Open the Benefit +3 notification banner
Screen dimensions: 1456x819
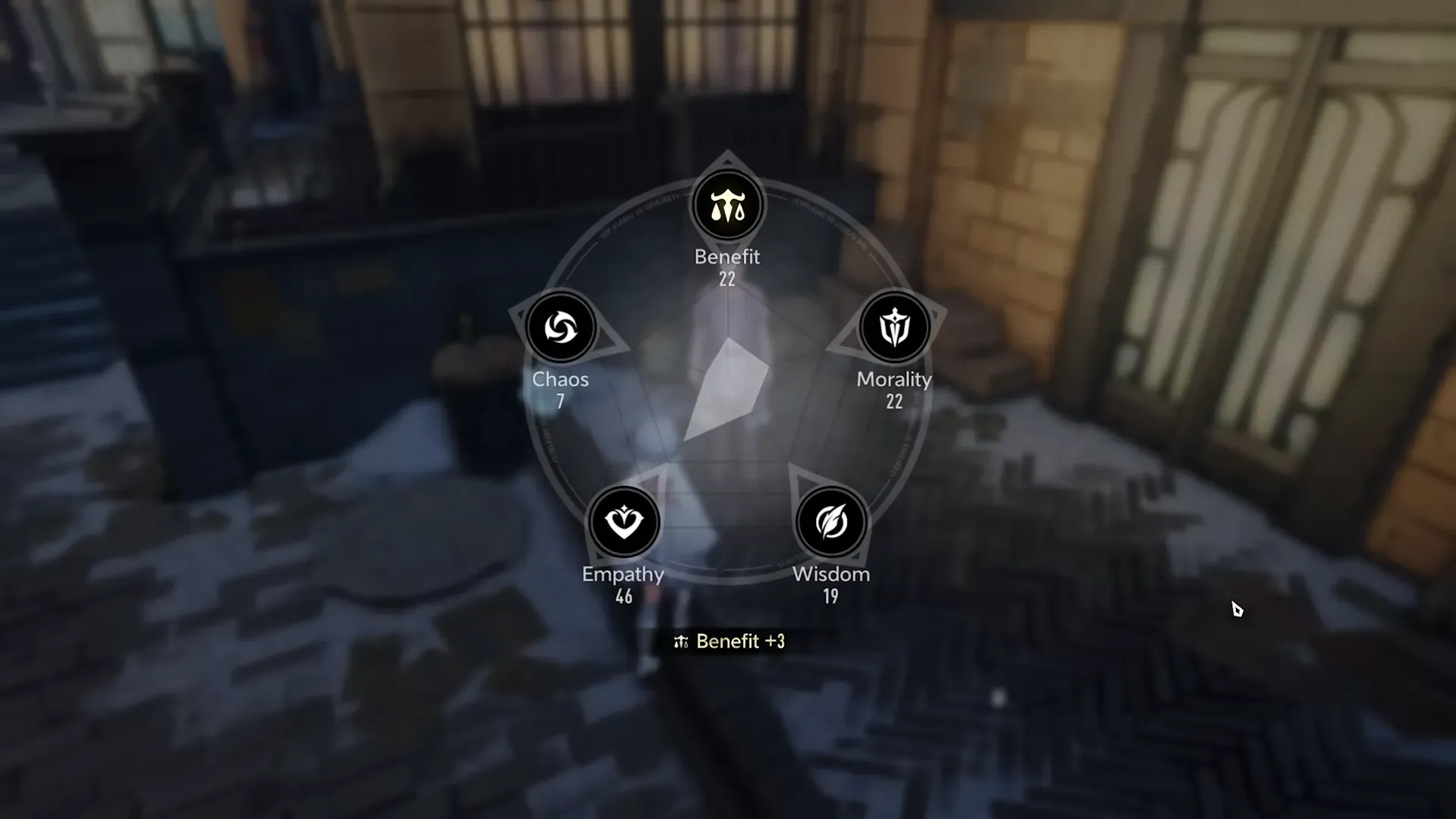click(x=727, y=641)
